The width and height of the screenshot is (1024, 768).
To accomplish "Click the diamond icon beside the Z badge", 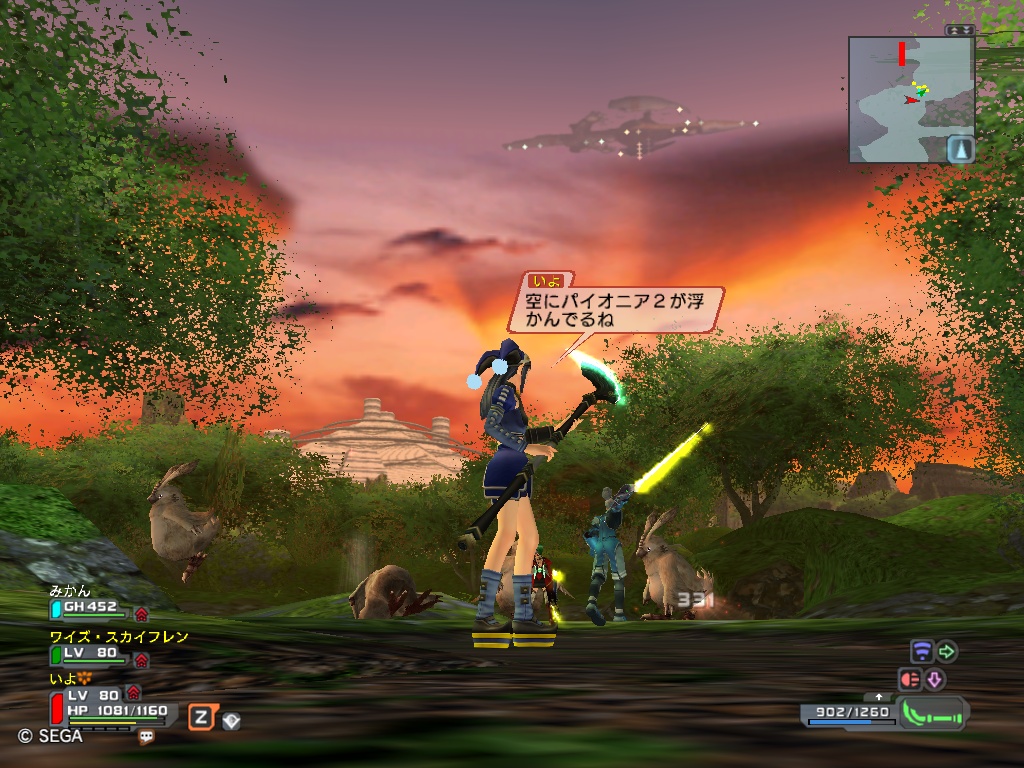I will 231,719.
